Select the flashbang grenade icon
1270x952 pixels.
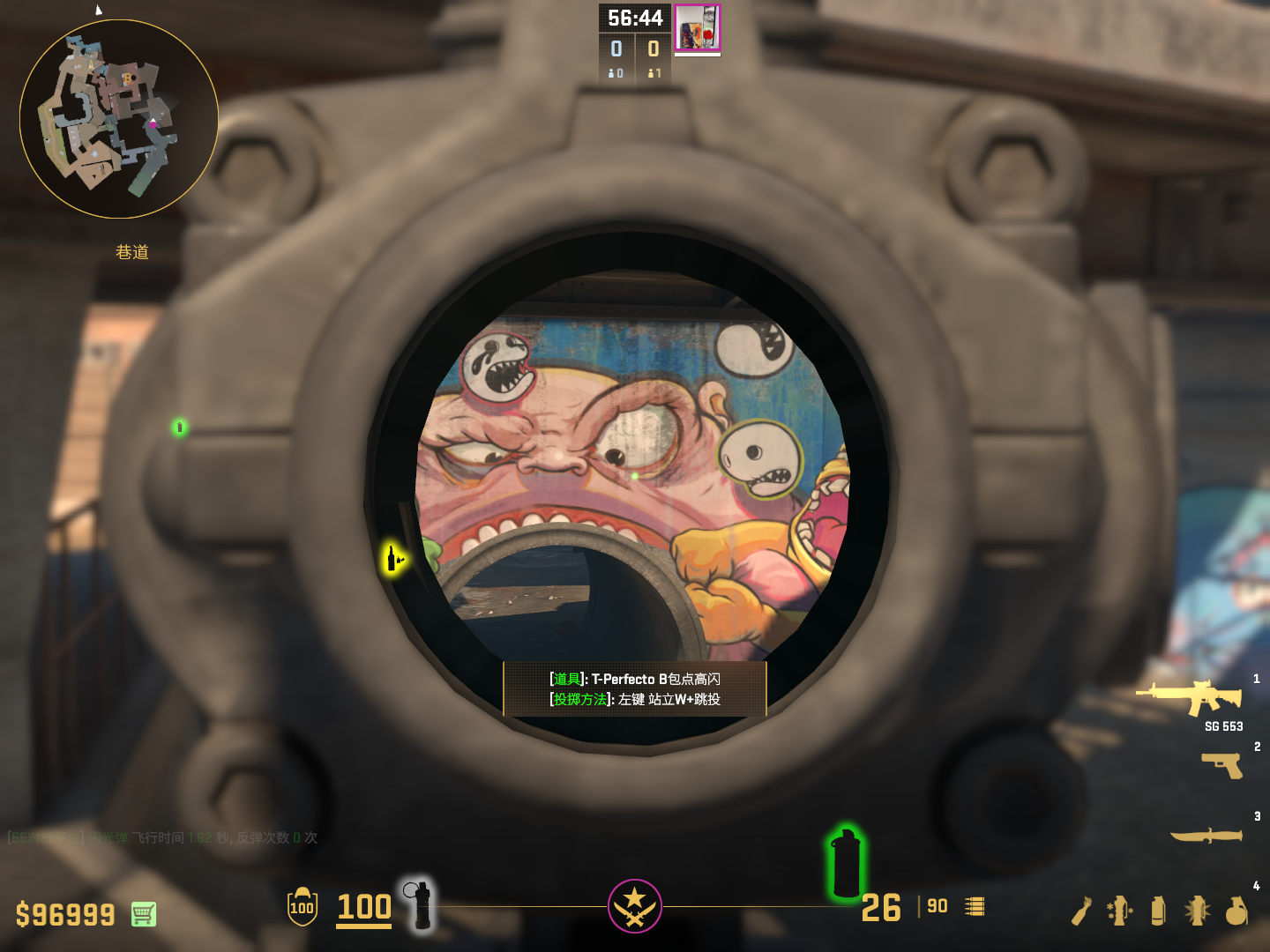pos(1197,911)
